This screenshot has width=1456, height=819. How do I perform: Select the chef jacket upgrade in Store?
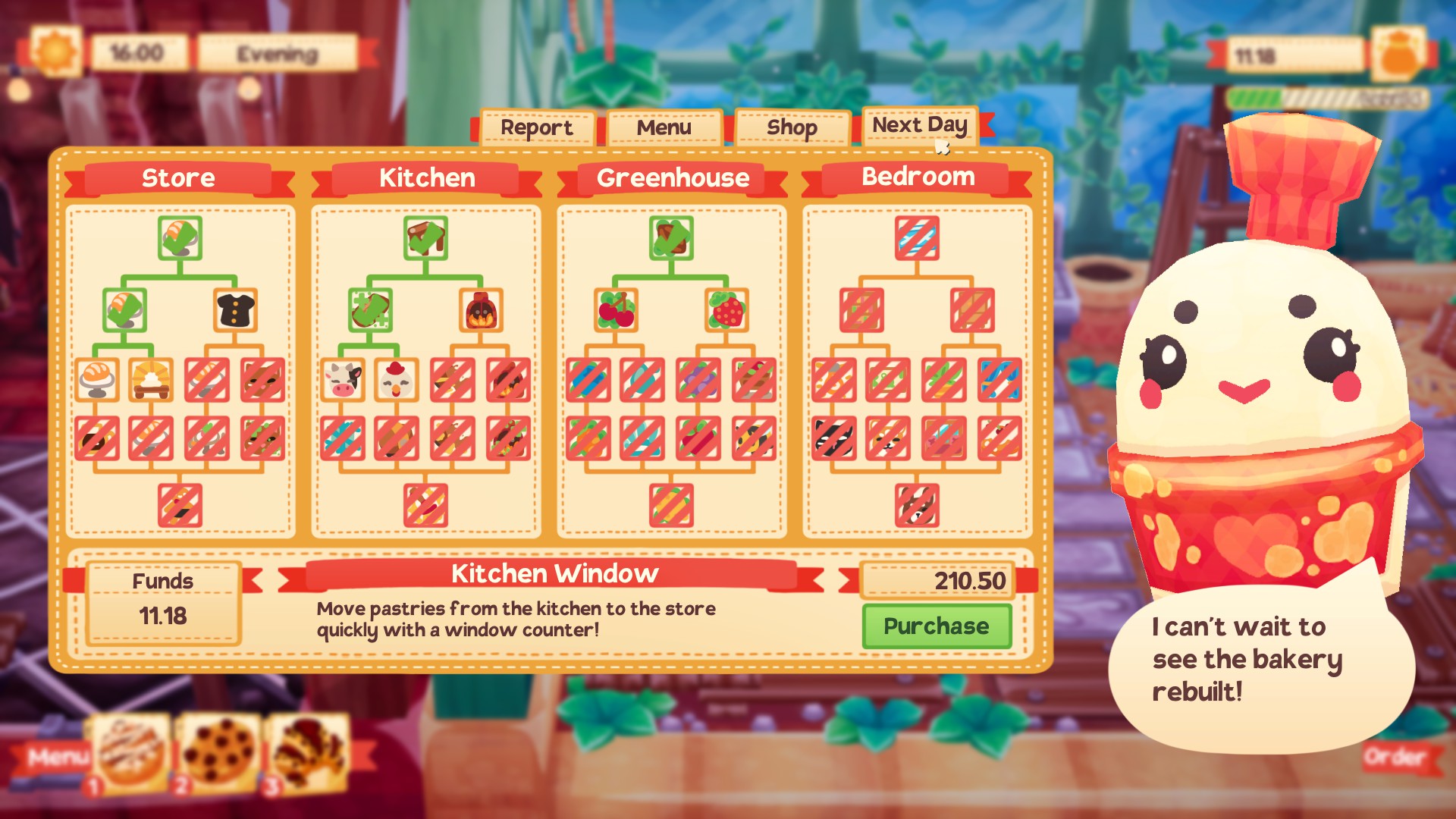coord(235,310)
